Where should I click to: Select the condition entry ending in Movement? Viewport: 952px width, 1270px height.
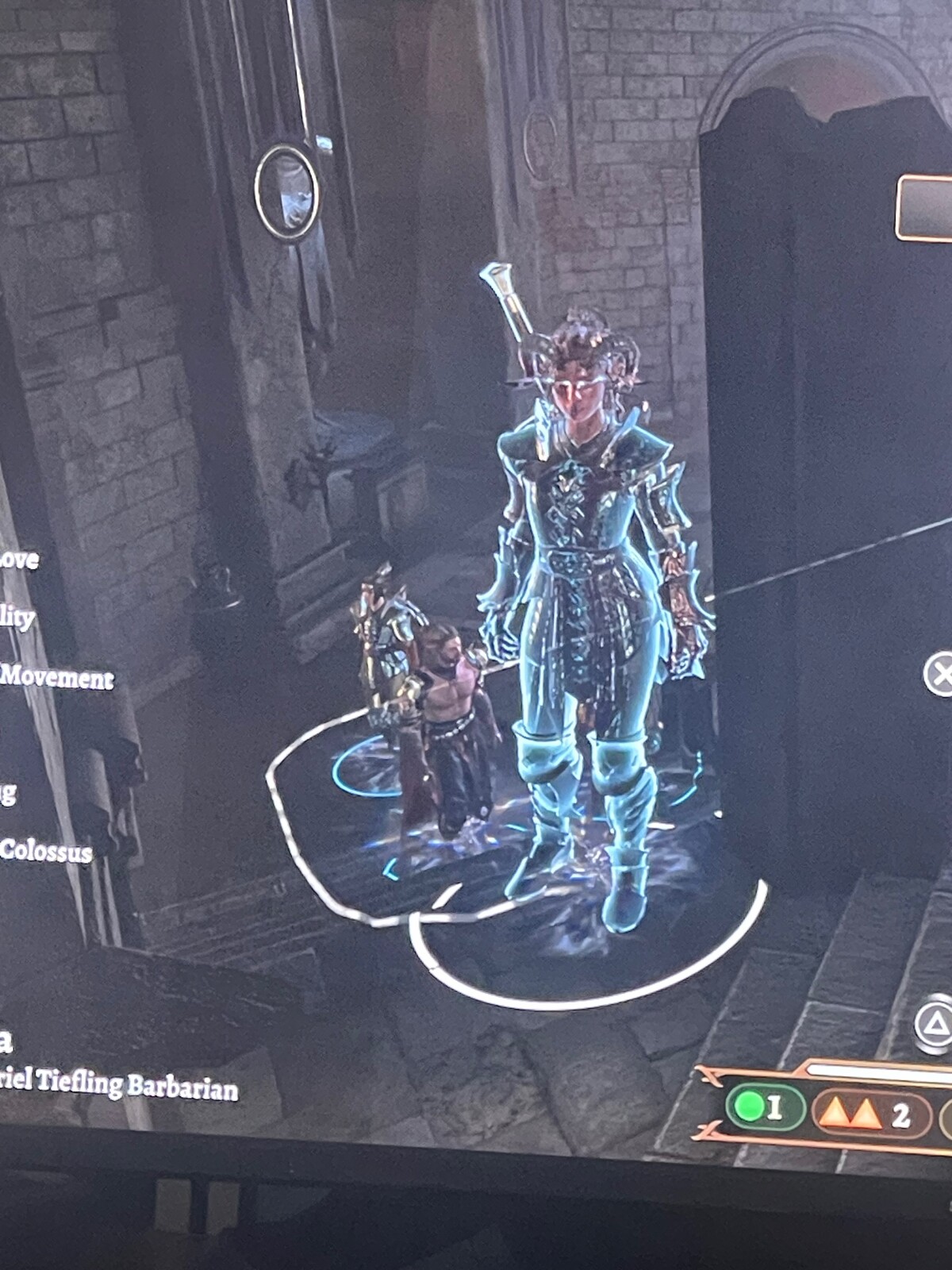[56, 678]
